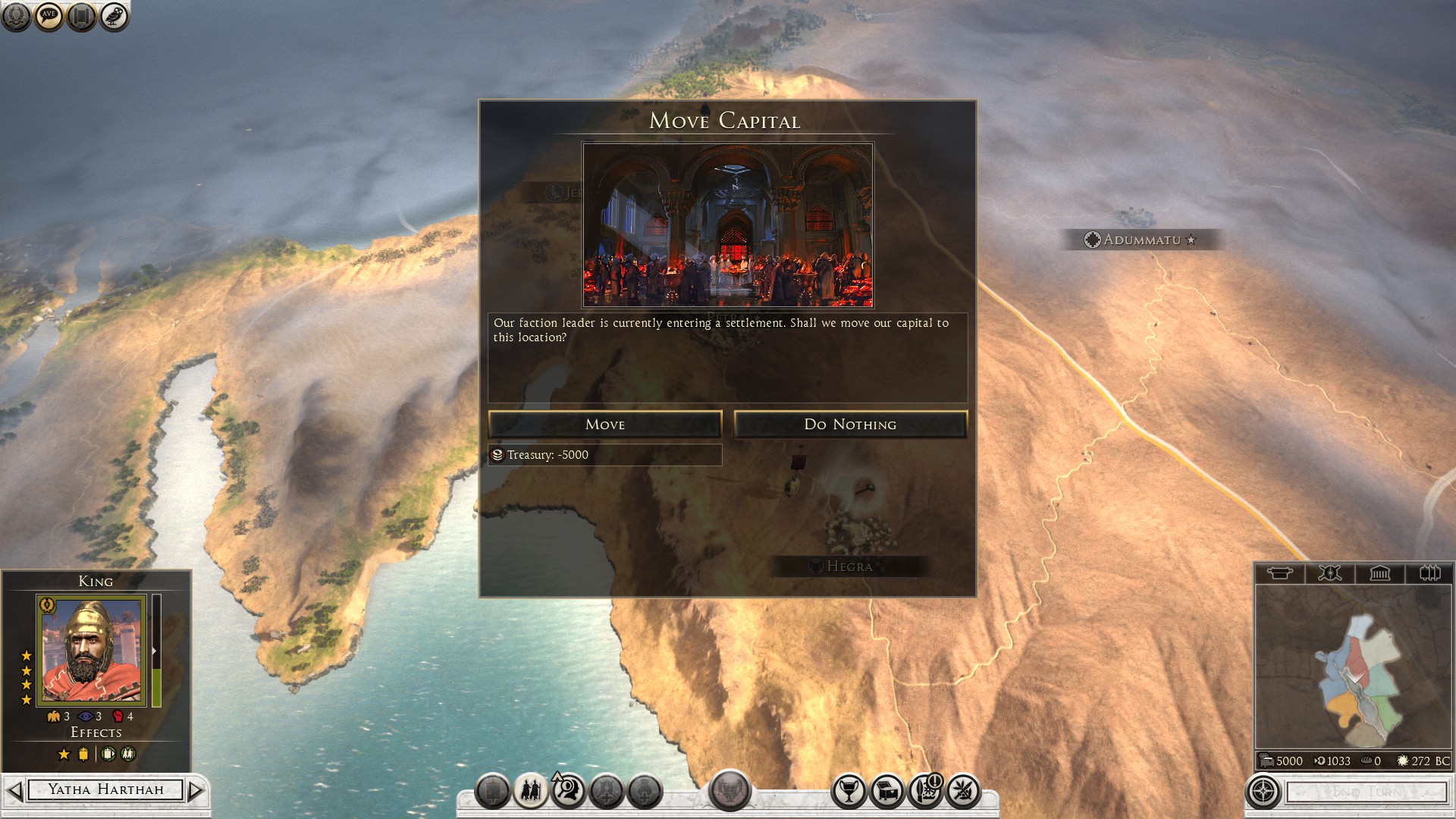The image size is (1456, 819).
Task: Open the magnifying glass head button
Action: tap(568, 792)
